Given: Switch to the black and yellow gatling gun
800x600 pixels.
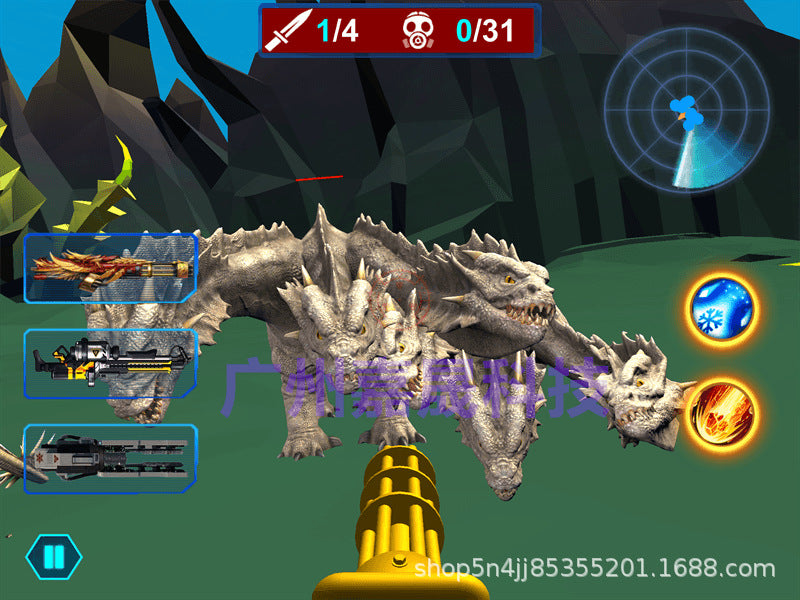Looking at the screenshot, I should coord(110,363).
